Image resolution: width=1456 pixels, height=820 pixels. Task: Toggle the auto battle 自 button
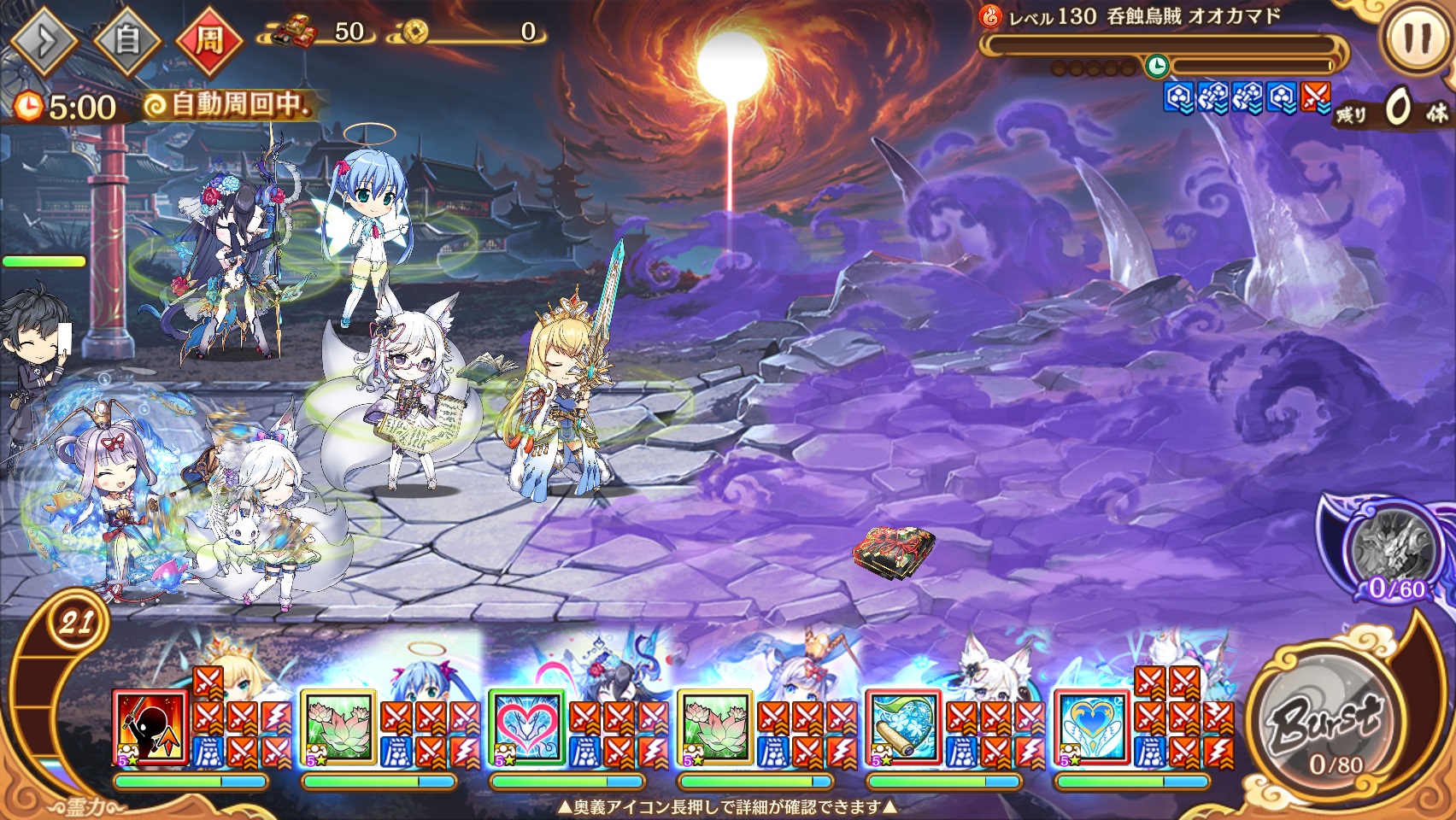pyautogui.click(x=126, y=38)
